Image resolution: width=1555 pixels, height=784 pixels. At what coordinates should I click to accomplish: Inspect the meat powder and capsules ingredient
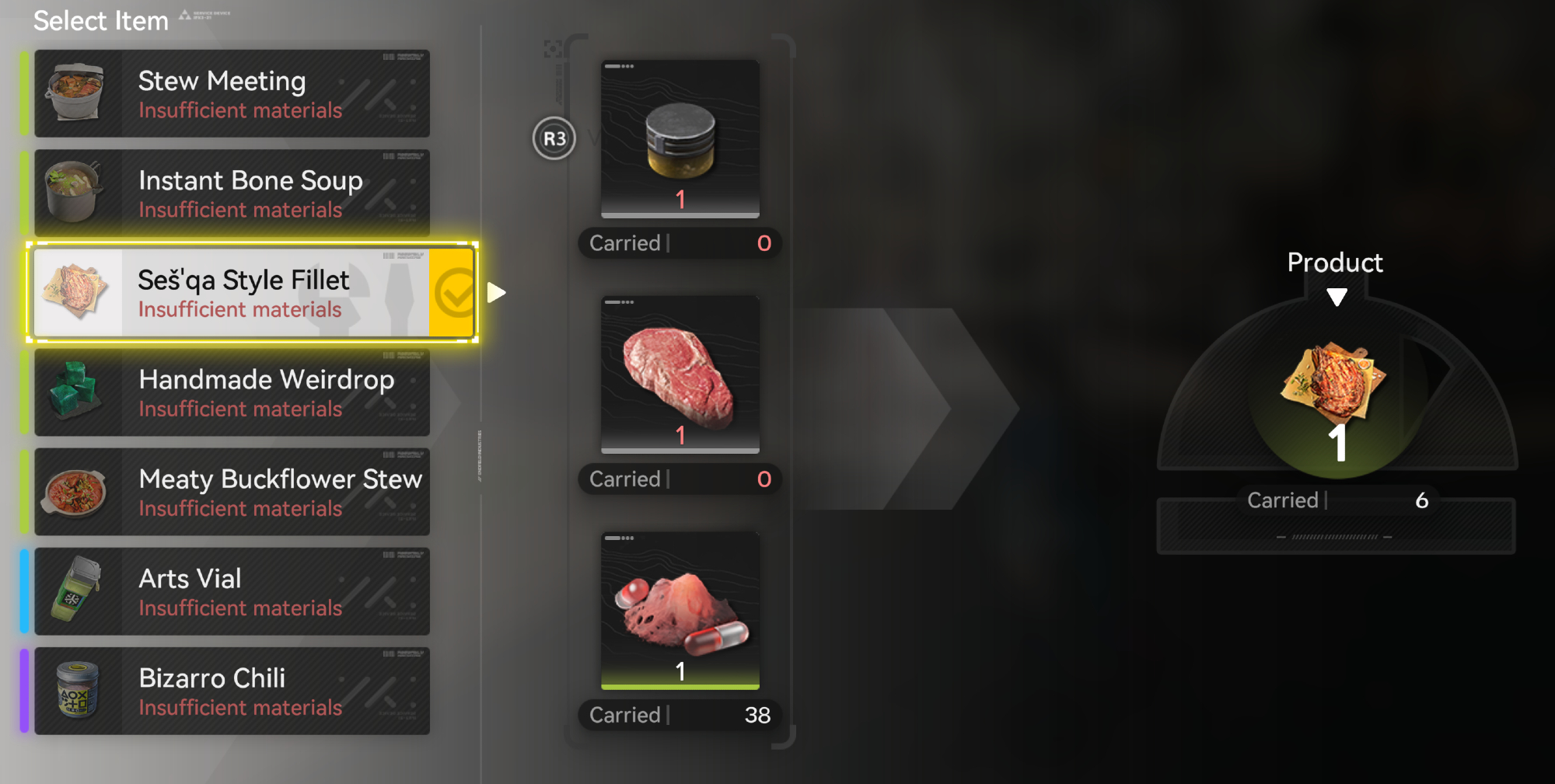[680, 610]
